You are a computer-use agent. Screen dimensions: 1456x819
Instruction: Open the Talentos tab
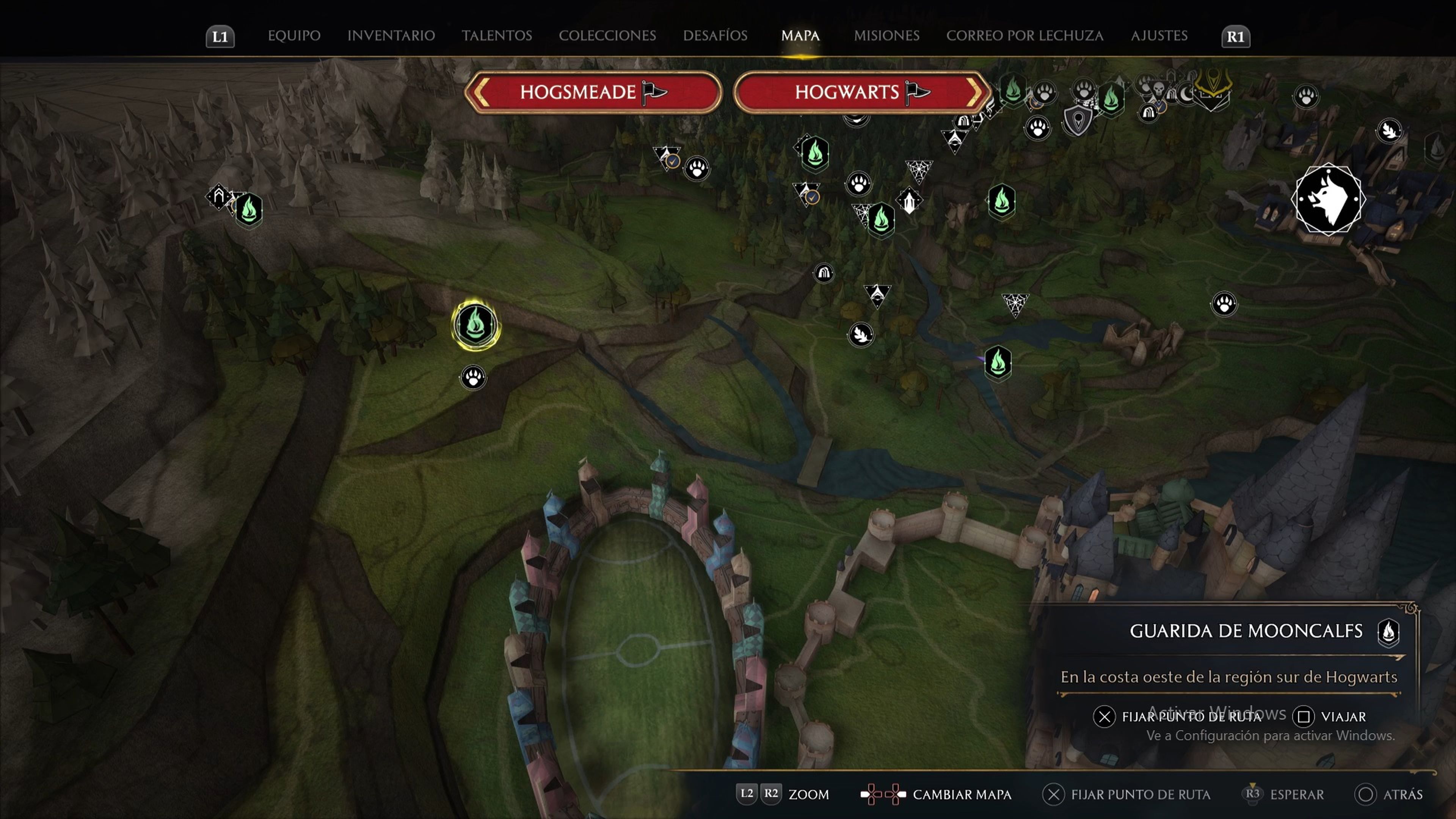point(497,36)
